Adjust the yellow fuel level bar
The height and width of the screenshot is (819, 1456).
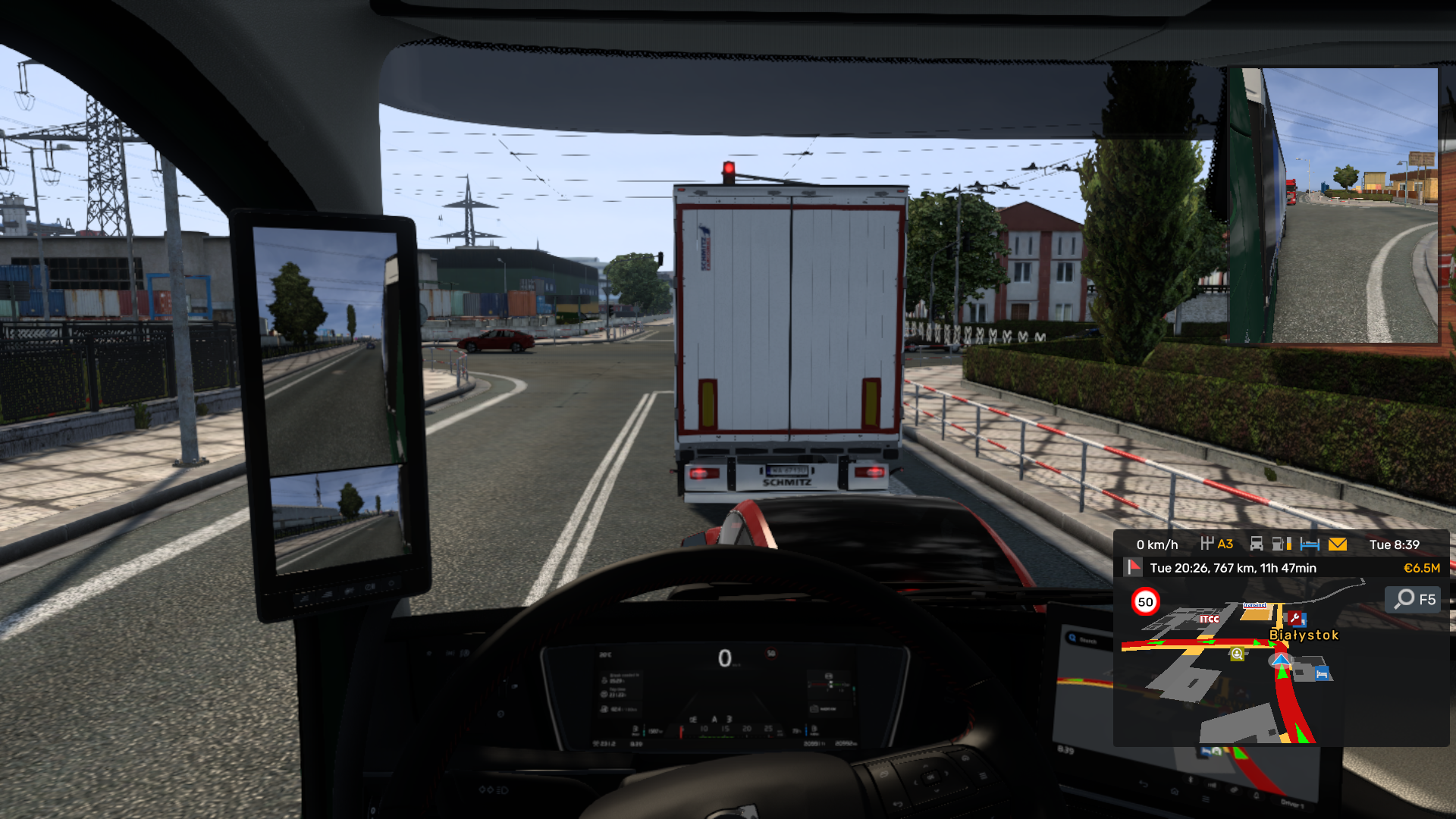(x=1289, y=544)
